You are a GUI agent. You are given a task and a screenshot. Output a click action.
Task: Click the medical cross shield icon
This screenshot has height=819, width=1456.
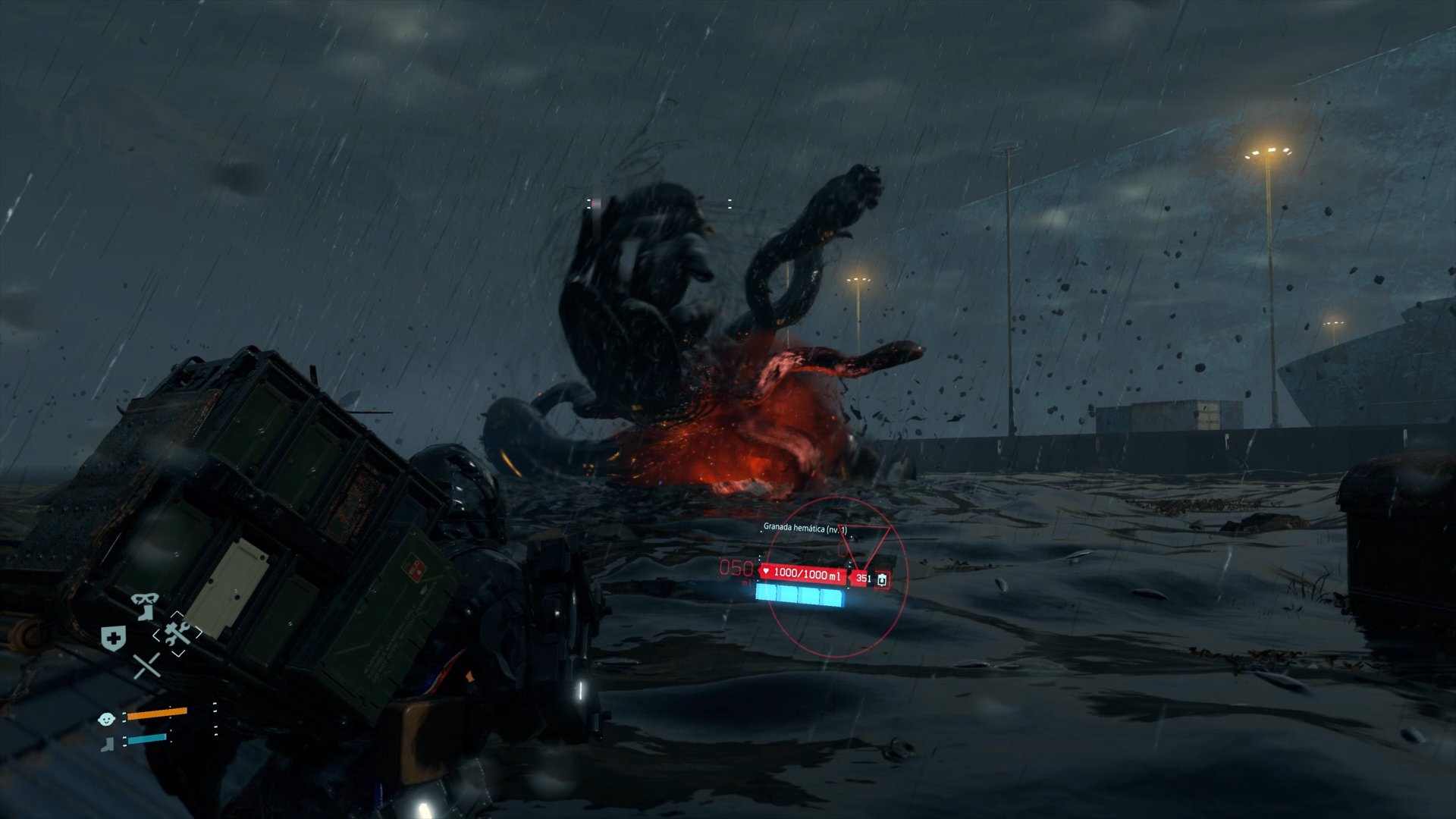(113, 638)
